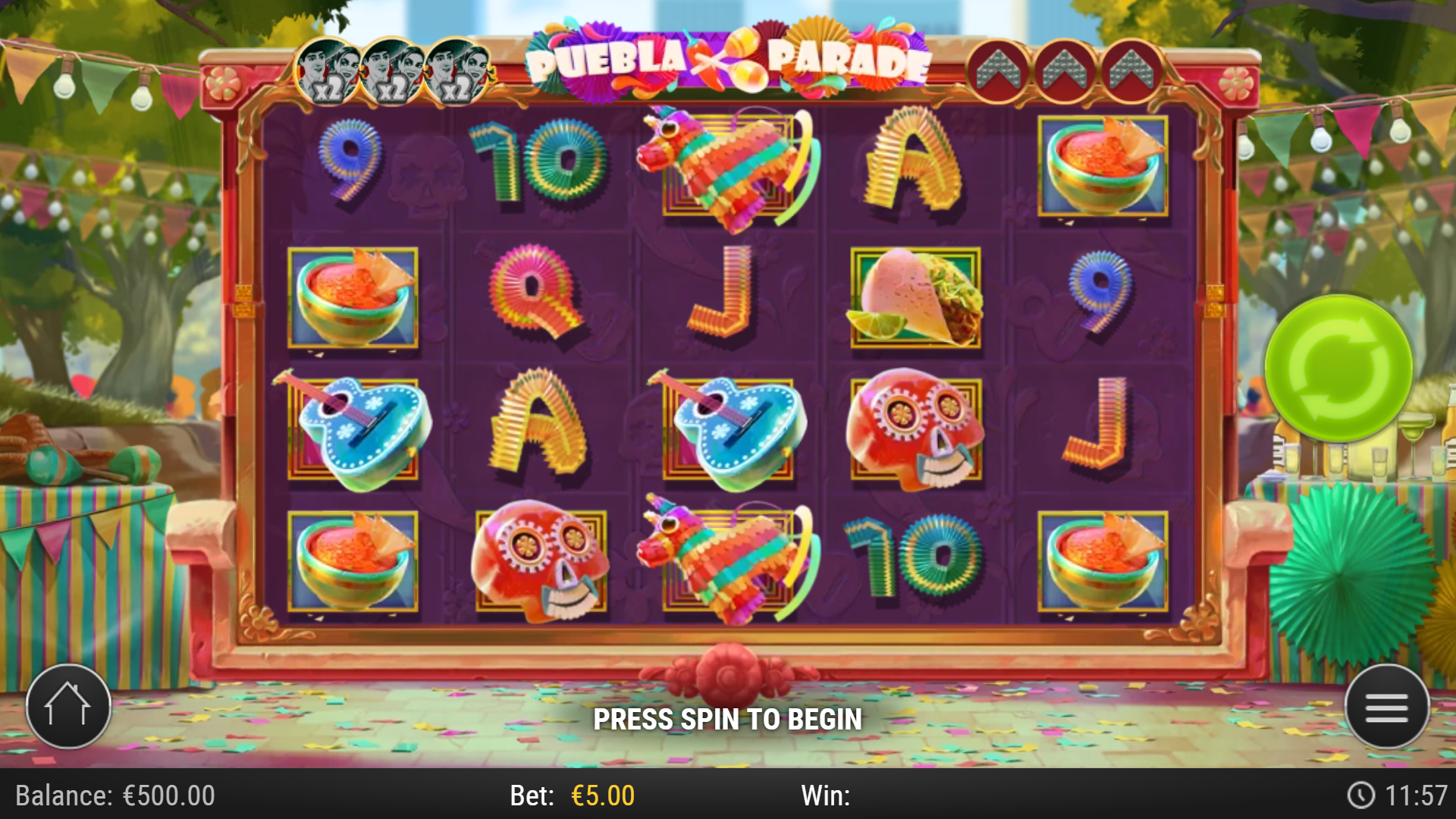Click the Puebla Parade logo
The image size is (1456, 819).
[x=730, y=61]
